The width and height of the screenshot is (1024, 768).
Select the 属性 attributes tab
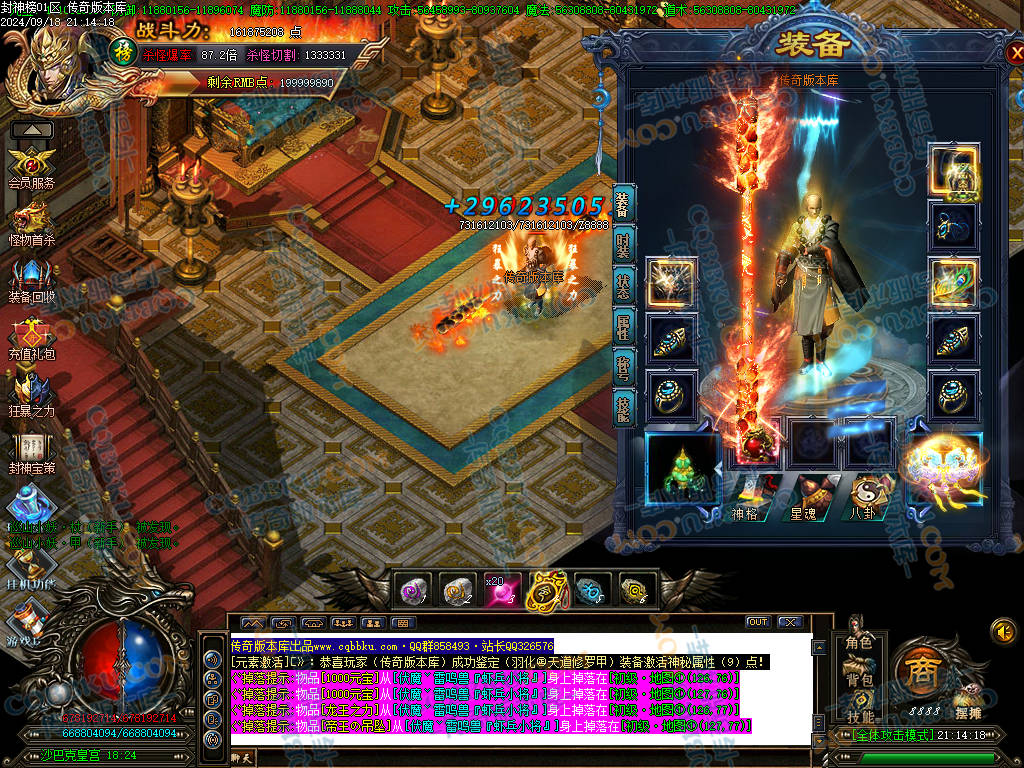(623, 327)
